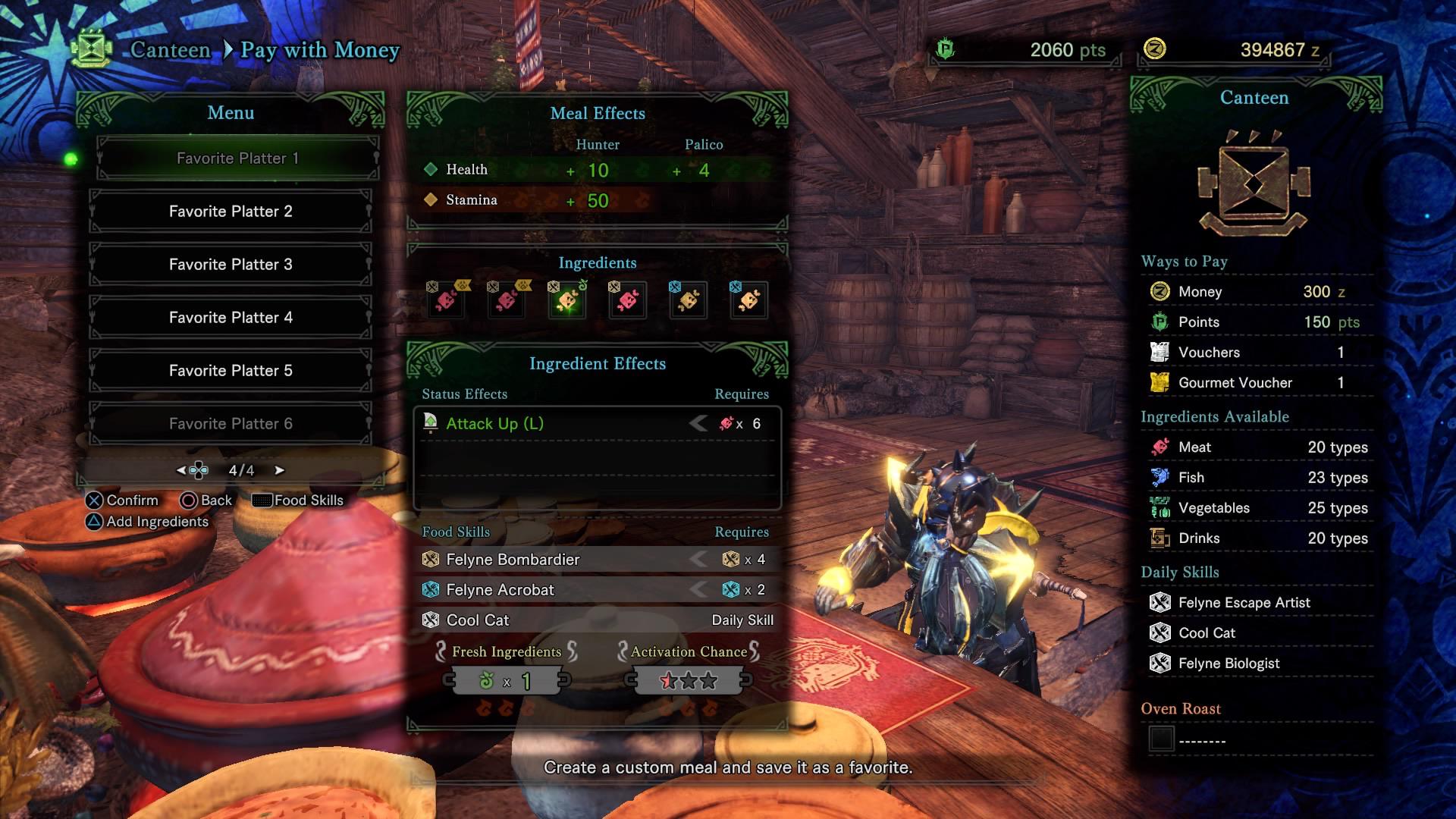Choose the Money payment option
The image size is (1456, 819).
tap(1256, 292)
